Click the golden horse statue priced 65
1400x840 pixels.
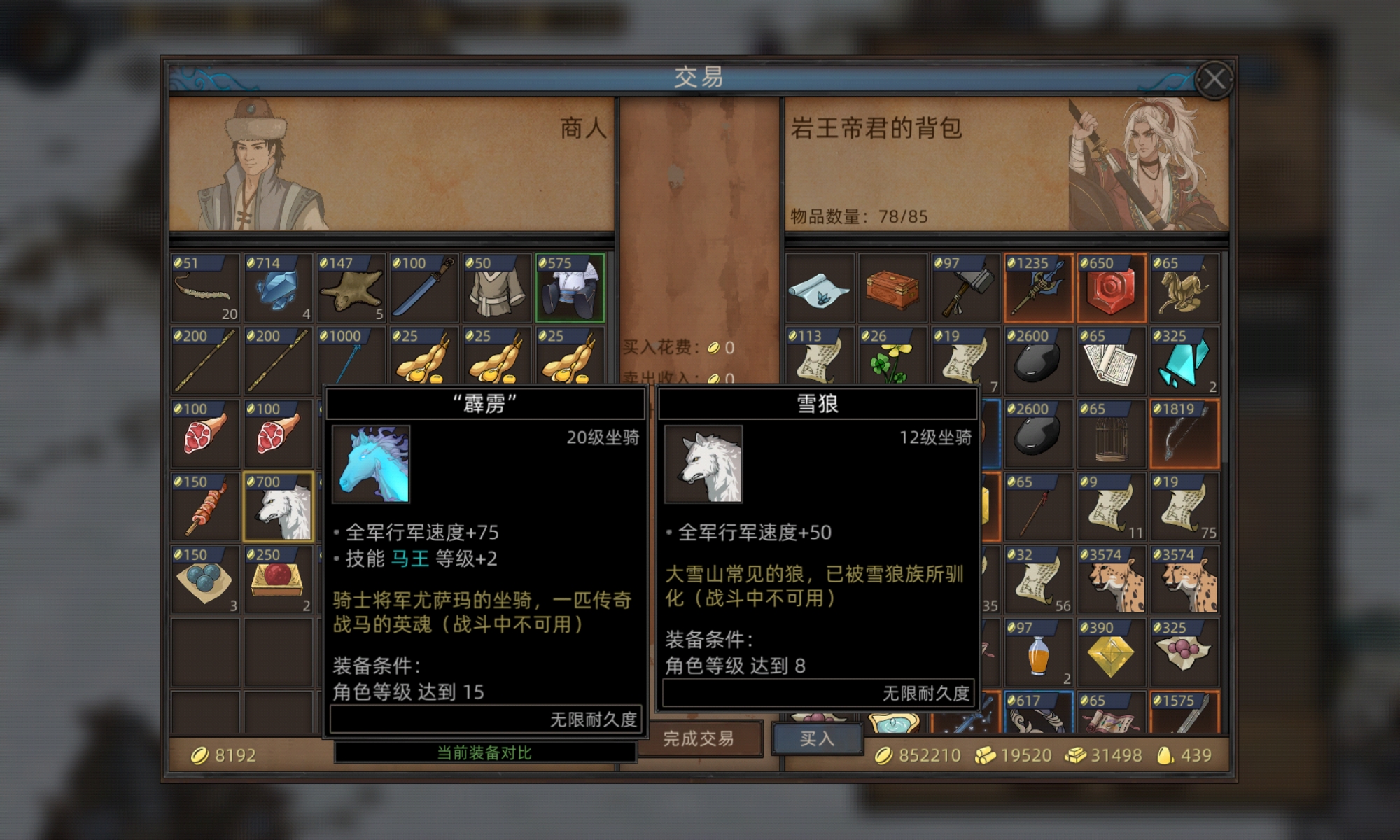click(x=1184, y=287)
